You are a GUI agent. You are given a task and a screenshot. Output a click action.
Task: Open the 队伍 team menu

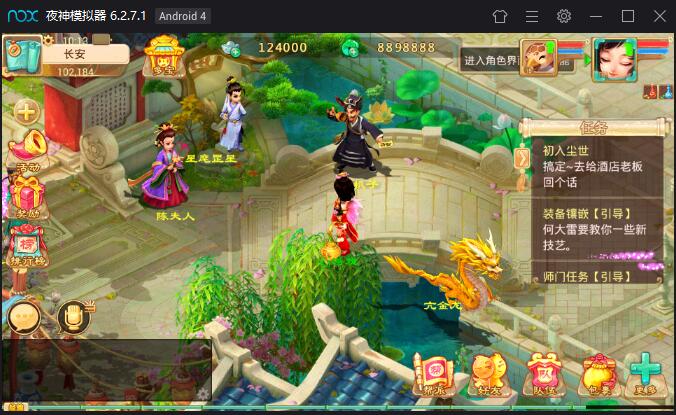point(542,373)
